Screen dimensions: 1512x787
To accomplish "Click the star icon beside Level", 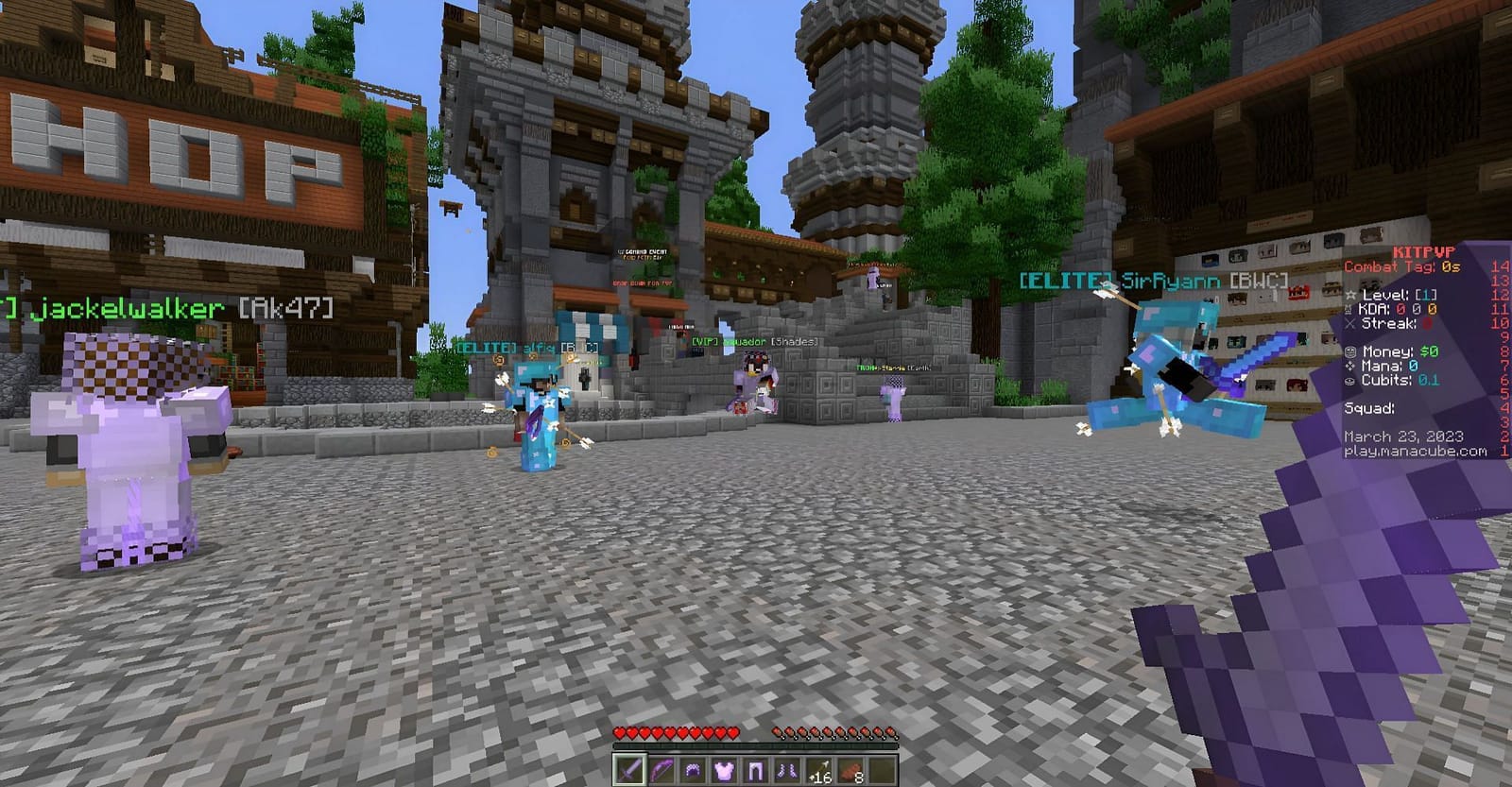I will click(1349, 295).
